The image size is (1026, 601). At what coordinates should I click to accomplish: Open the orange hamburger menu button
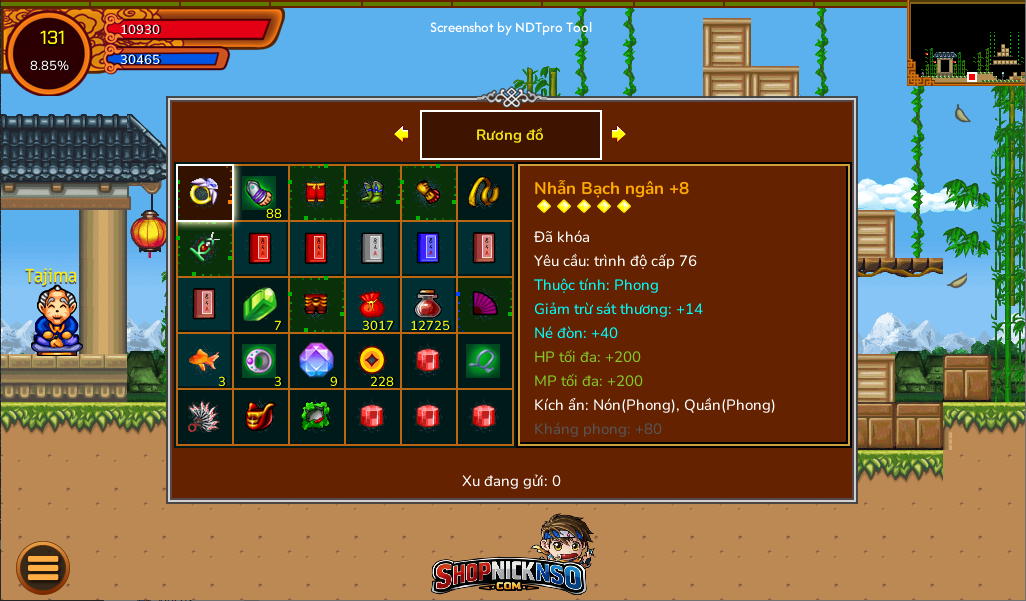(x=43, y=568)
